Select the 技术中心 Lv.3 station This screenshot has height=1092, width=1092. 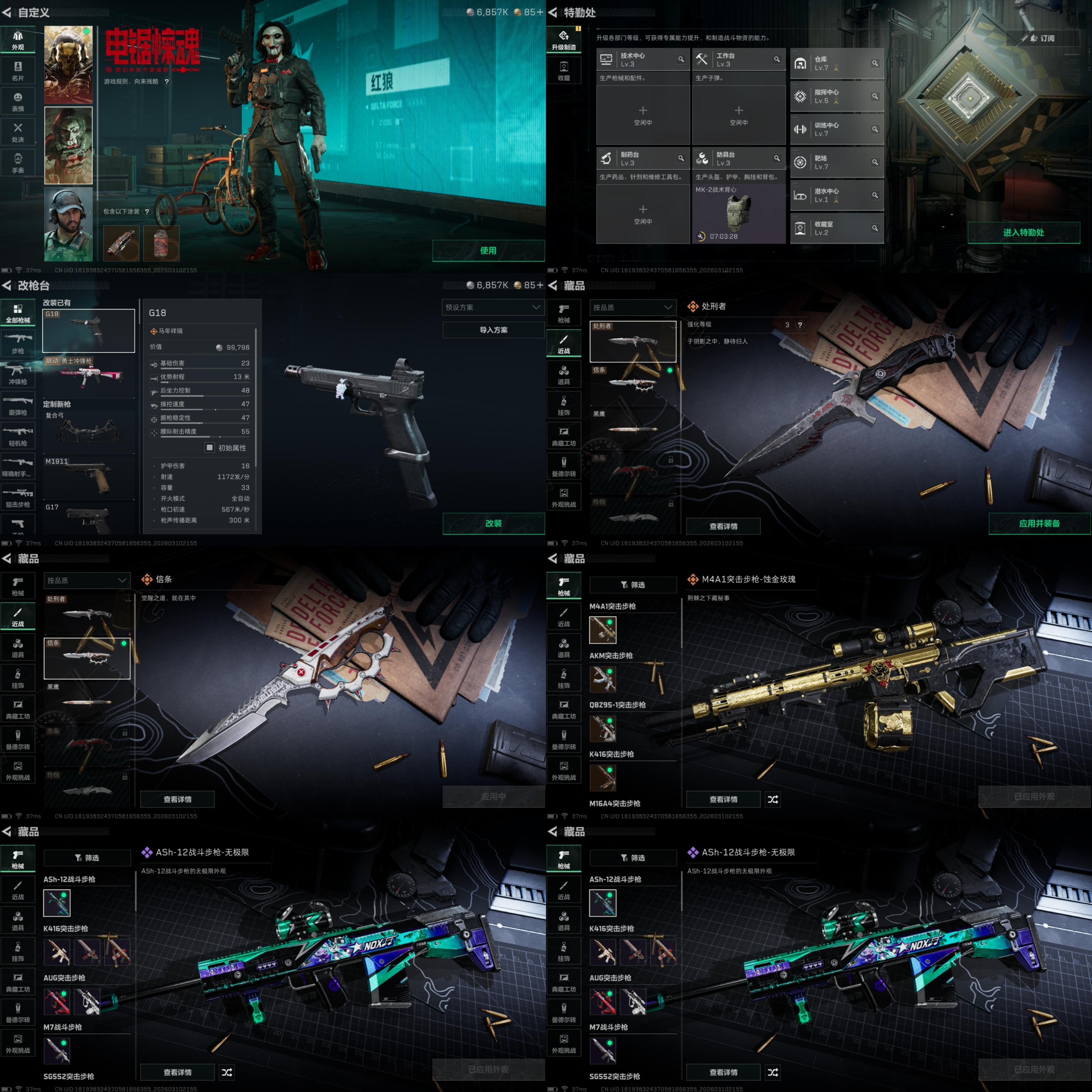[x=643, y=59]
